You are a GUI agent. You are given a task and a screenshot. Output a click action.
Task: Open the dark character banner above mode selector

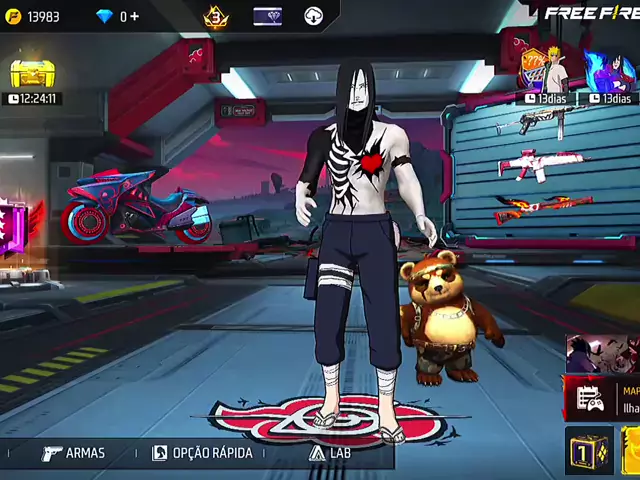pyautogui.click(x=602, y=354)
